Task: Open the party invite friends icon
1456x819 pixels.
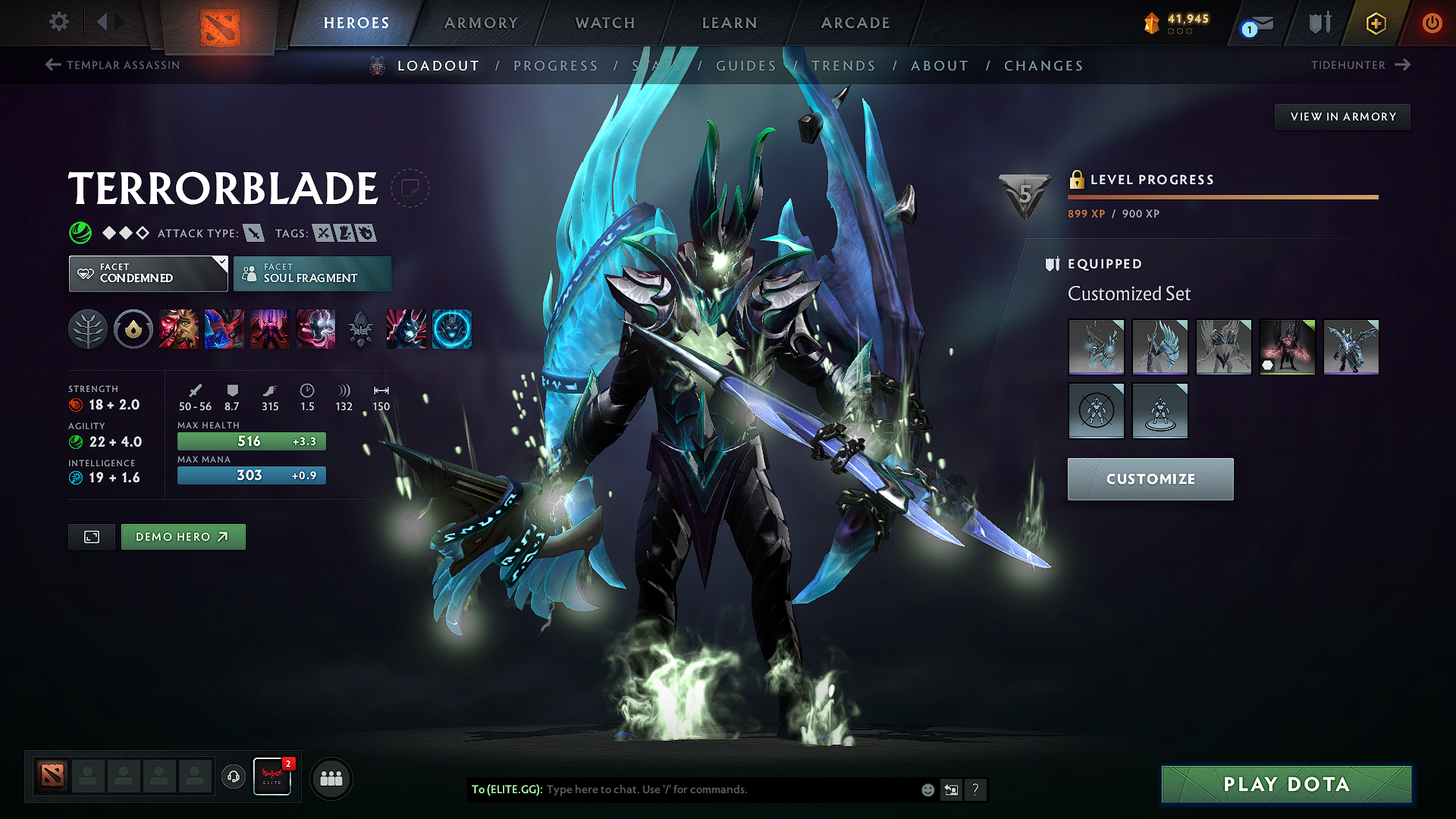Action: 331,777
